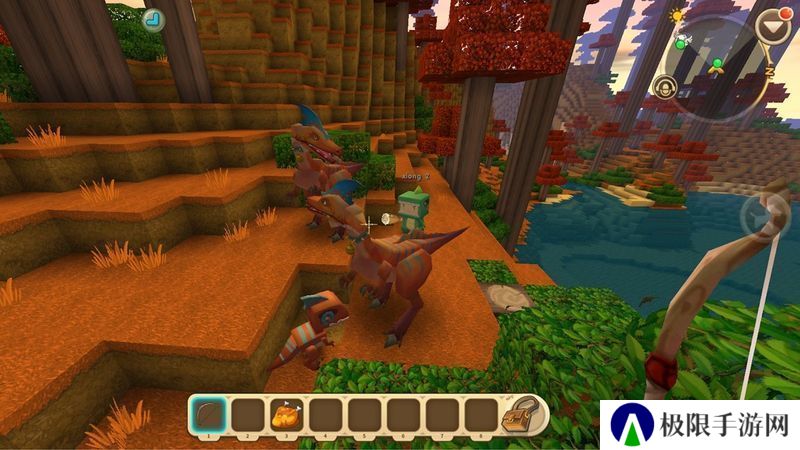Open the dropdown menu with red notification dot
This screenshot has height=450, width=800.
pyautogui.click(x=773, y=27)
